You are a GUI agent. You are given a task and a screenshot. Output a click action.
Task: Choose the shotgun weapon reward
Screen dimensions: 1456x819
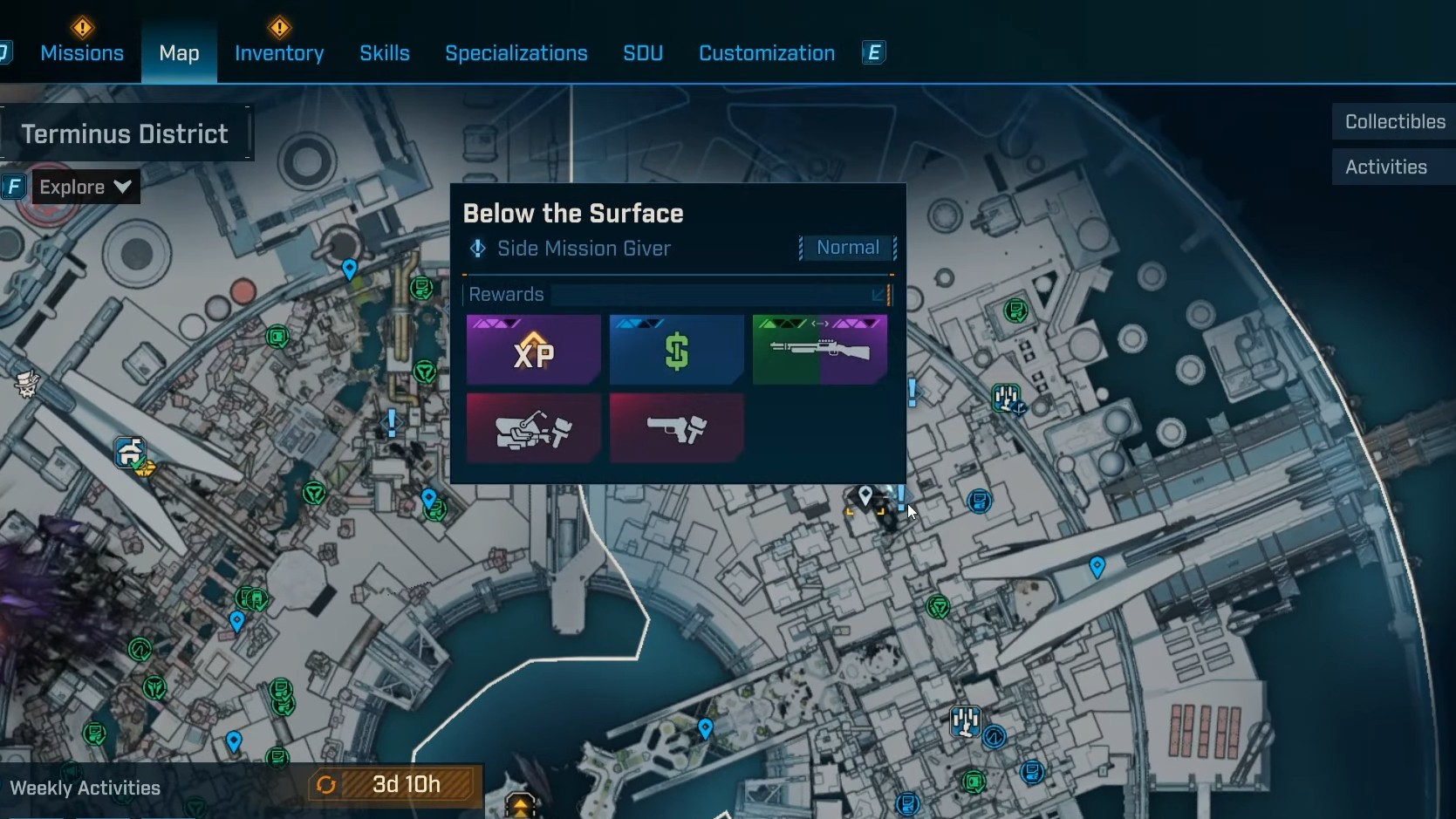(x=820, y=351)
